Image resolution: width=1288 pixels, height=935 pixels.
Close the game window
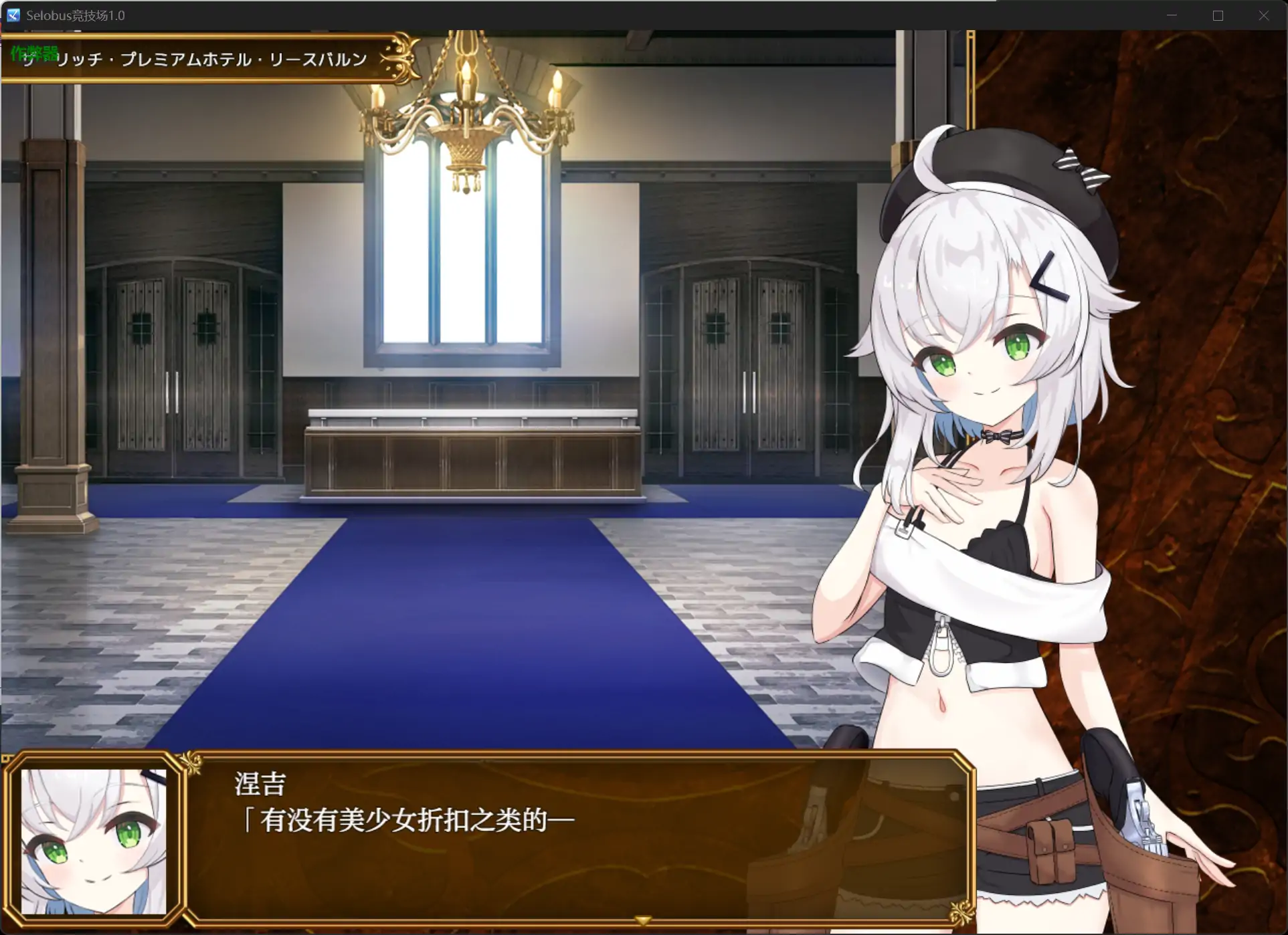[x=1263, y=15]
